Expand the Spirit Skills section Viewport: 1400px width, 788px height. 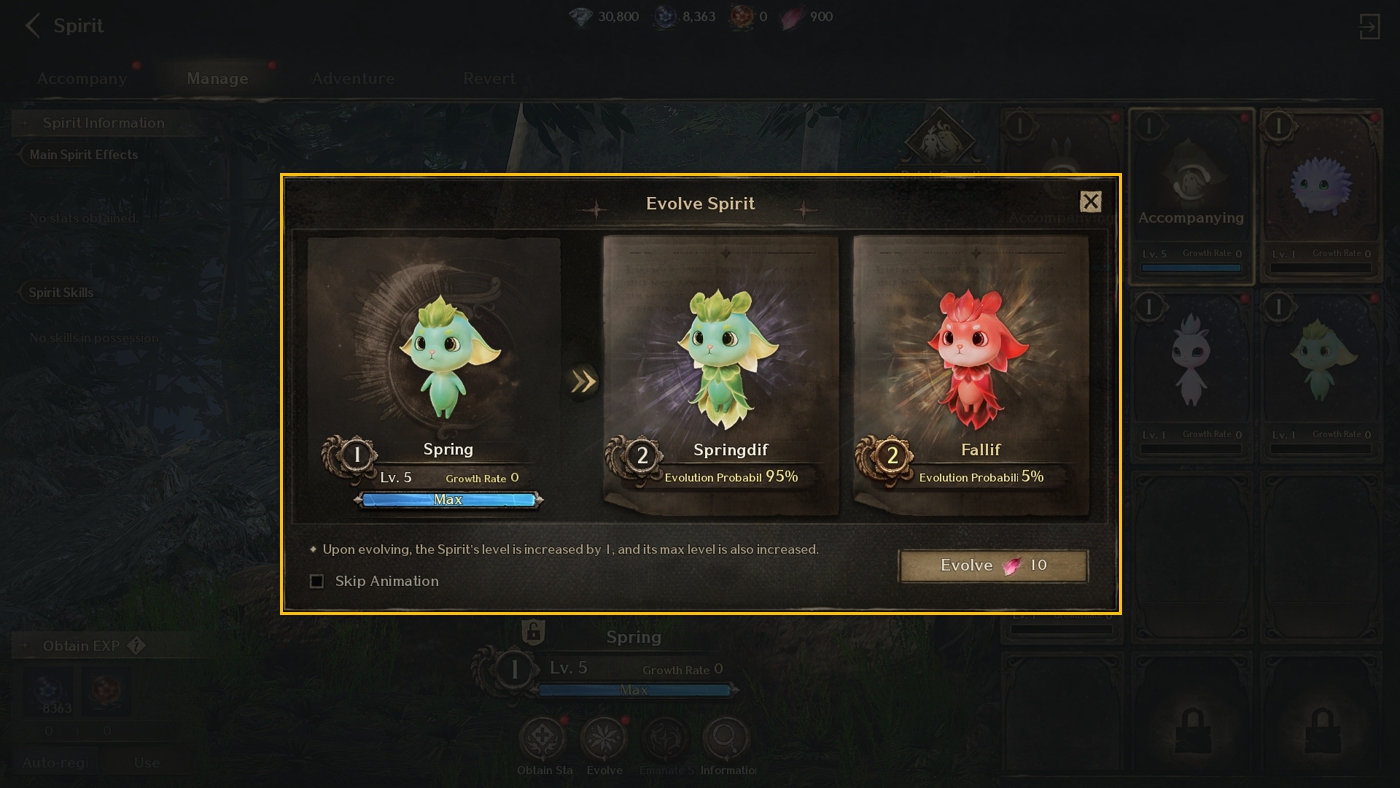tap(61, 293)
